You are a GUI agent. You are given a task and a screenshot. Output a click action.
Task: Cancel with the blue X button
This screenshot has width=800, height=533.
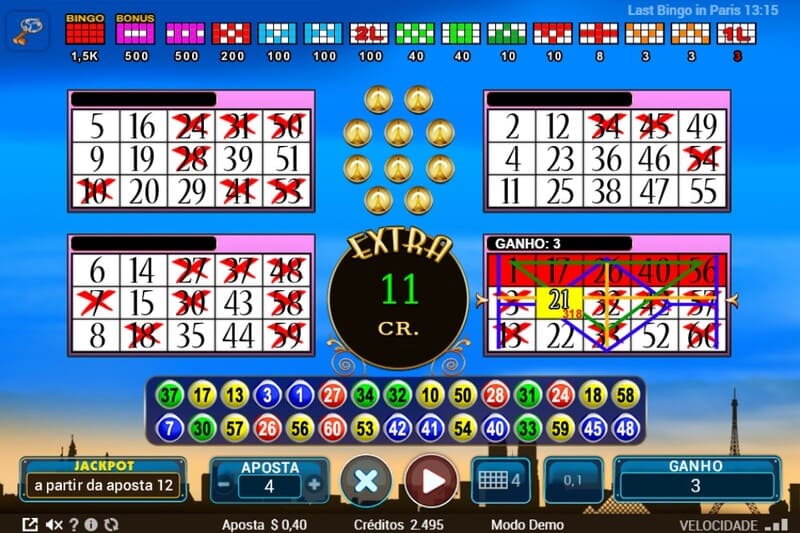366,482
